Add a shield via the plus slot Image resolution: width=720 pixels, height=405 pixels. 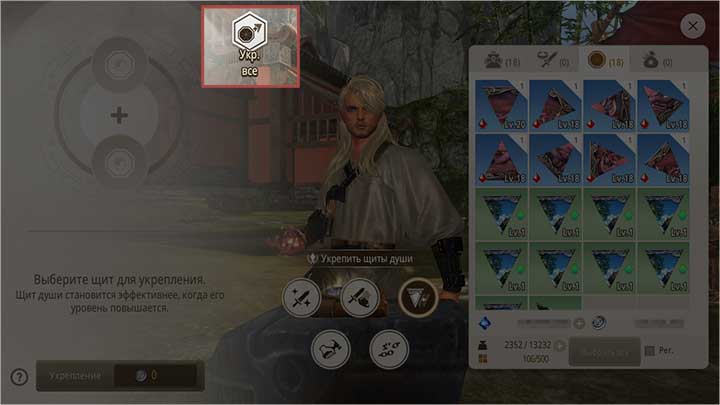point(119,116)
